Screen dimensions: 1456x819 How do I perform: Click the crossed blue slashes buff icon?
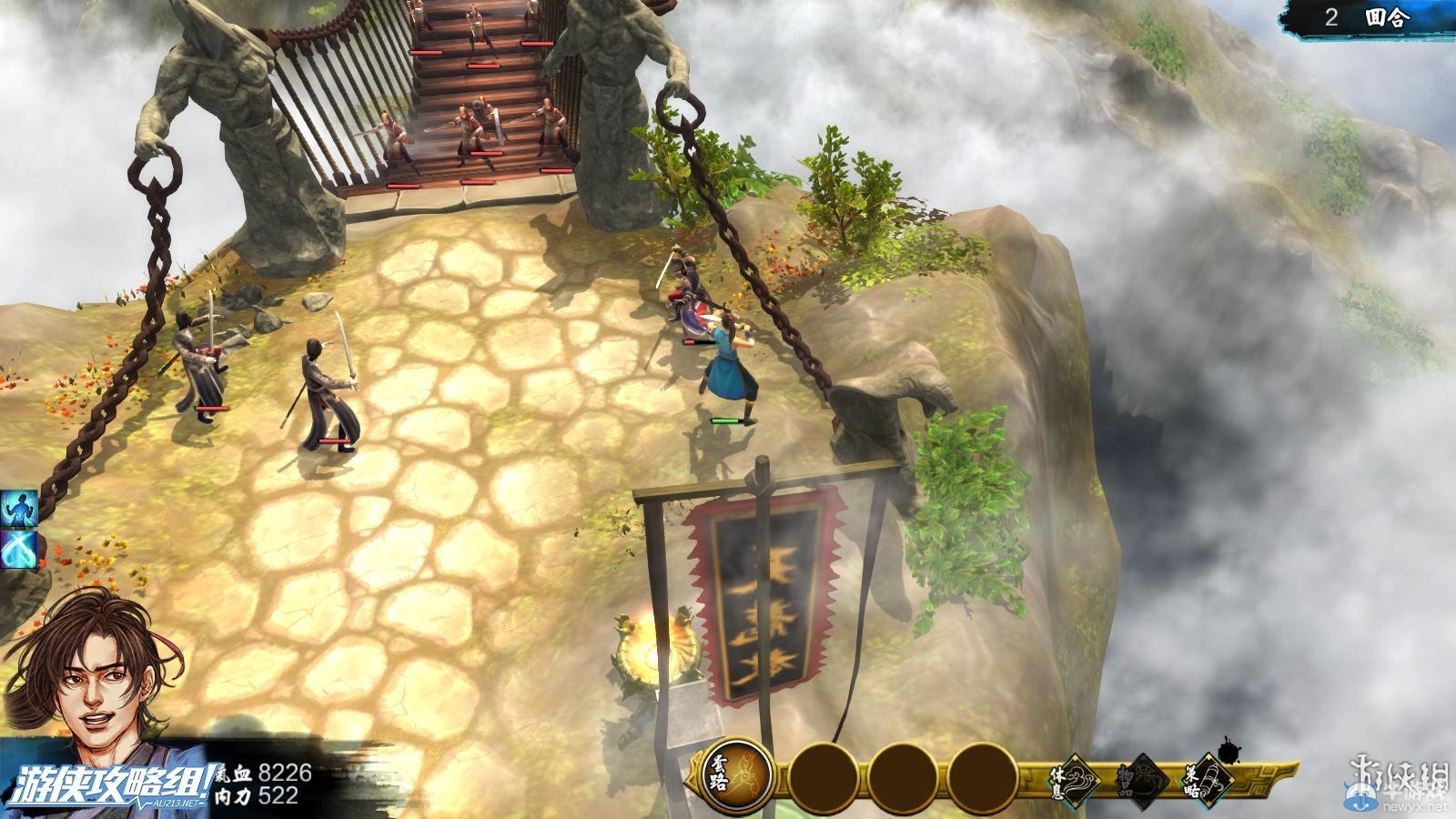[18, 549]
